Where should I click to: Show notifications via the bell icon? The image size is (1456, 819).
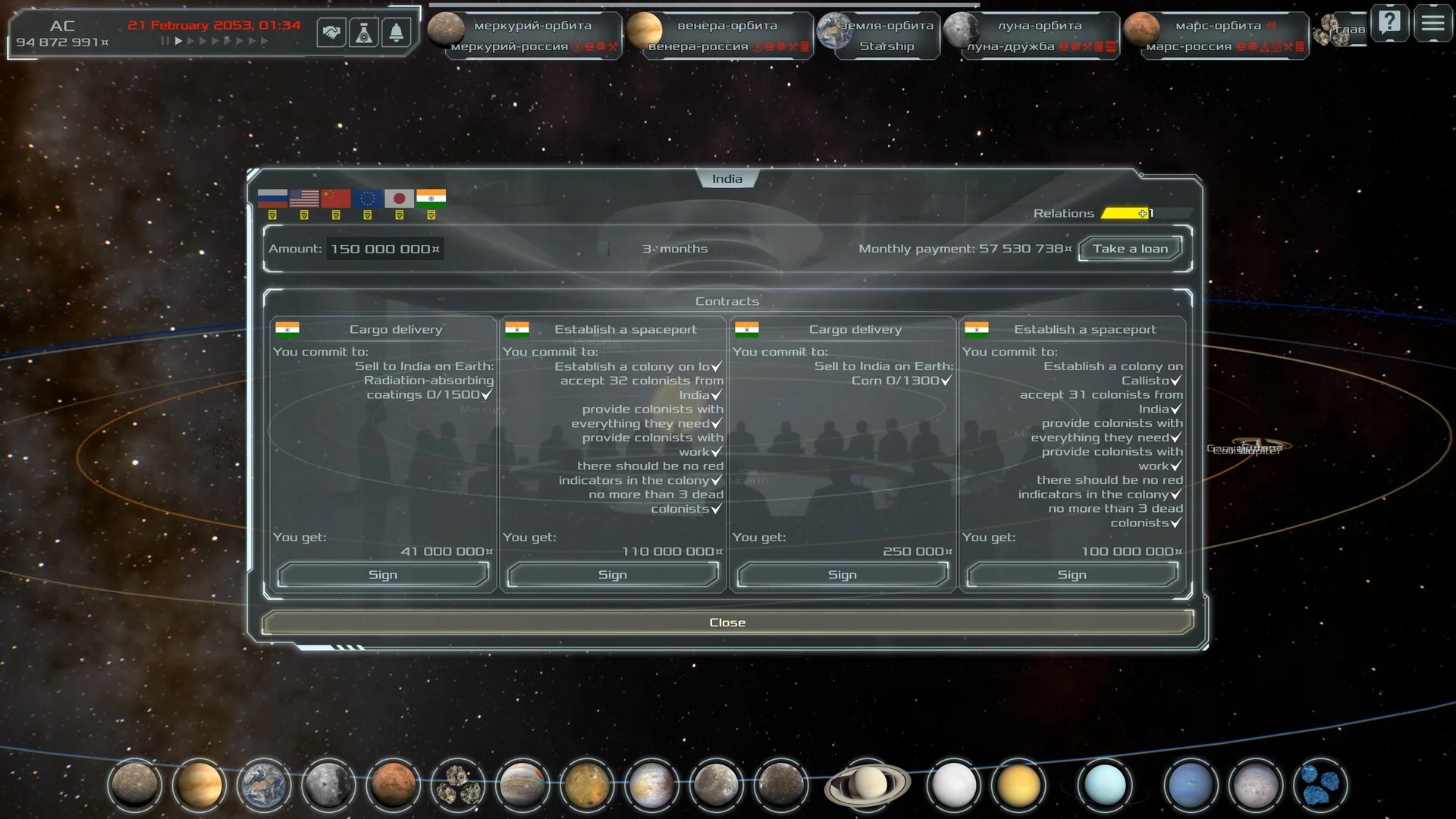(396, 33)
